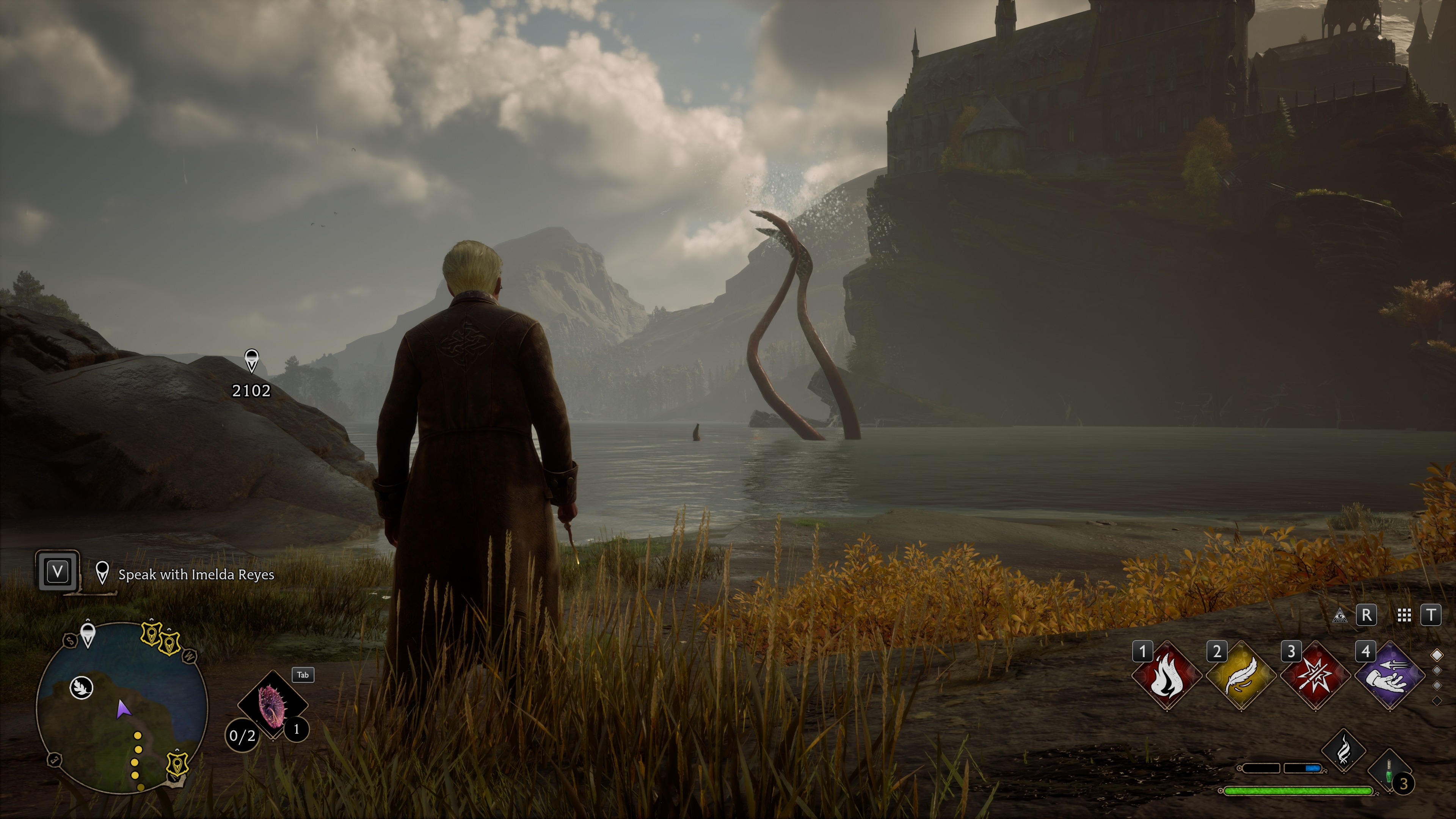Click the leaf marker on the minimap

(82, 688)
